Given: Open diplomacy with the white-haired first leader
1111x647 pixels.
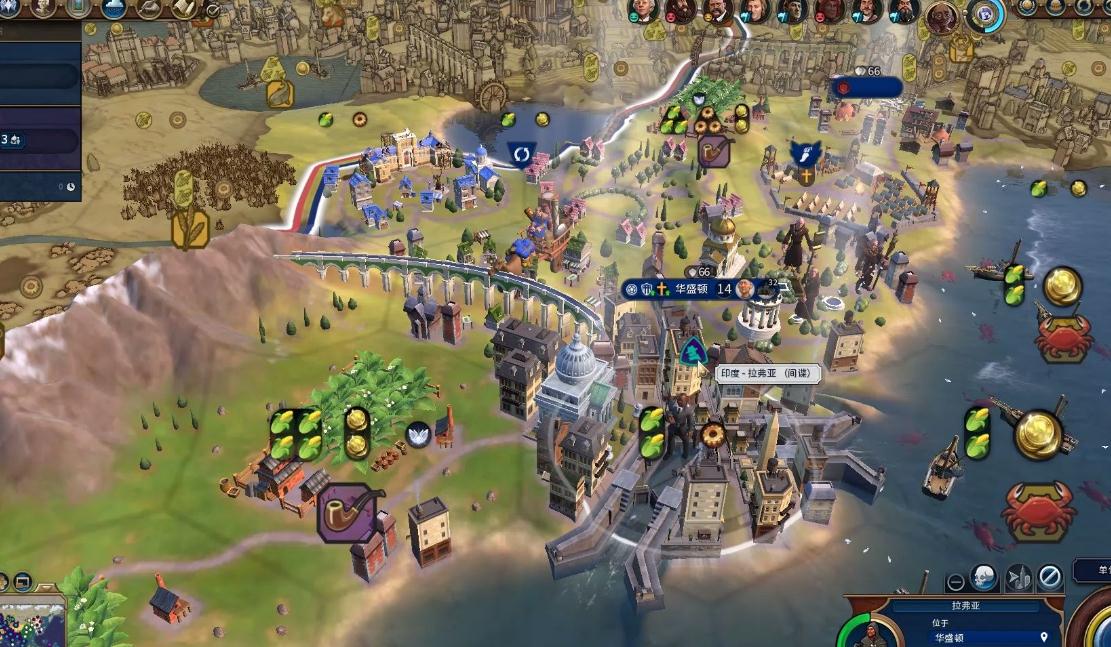Looking at the screenshot, I should pos(643,11).
